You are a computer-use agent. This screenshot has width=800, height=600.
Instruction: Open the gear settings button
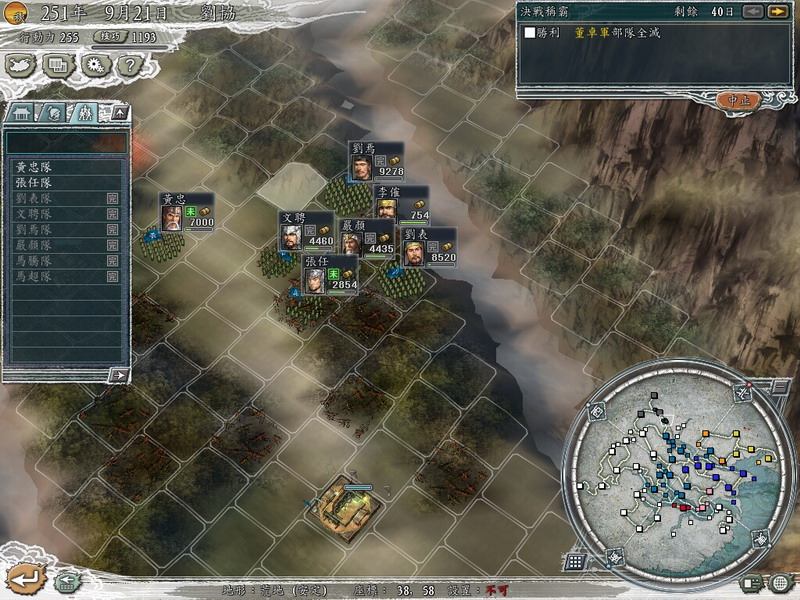click(93, 66)
